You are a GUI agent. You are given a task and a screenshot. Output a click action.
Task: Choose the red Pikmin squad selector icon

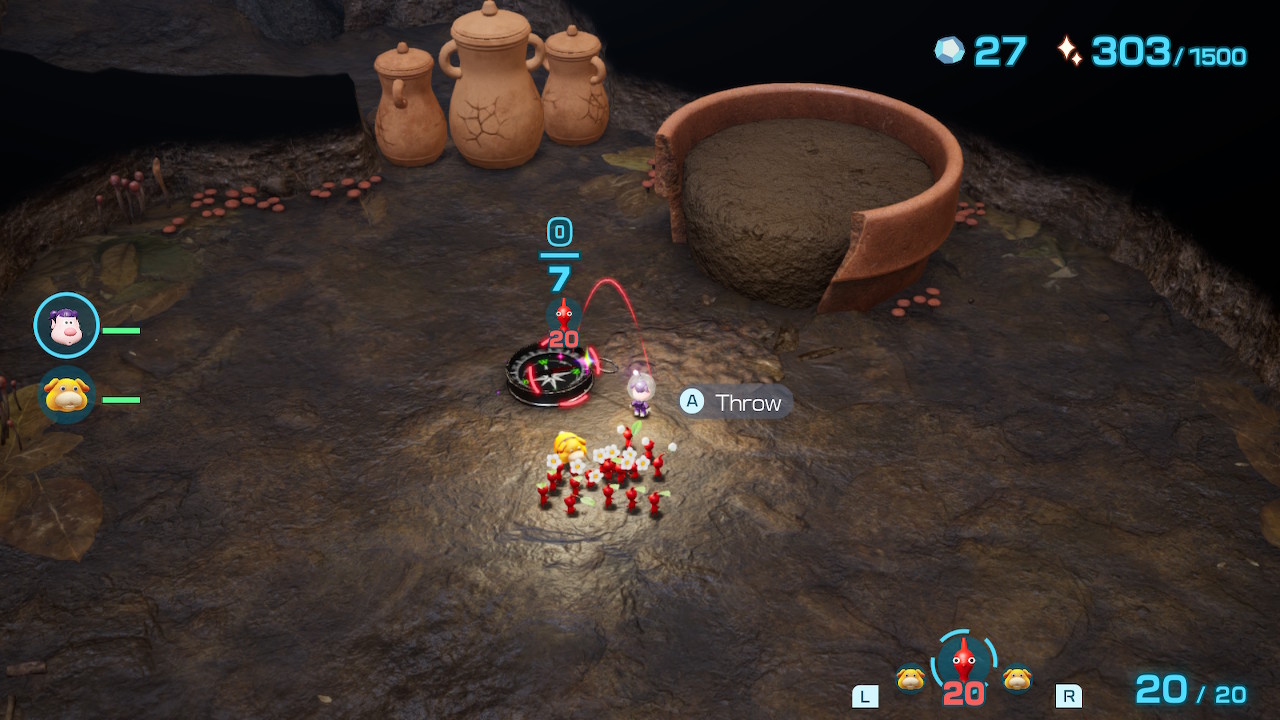[963, 663]
